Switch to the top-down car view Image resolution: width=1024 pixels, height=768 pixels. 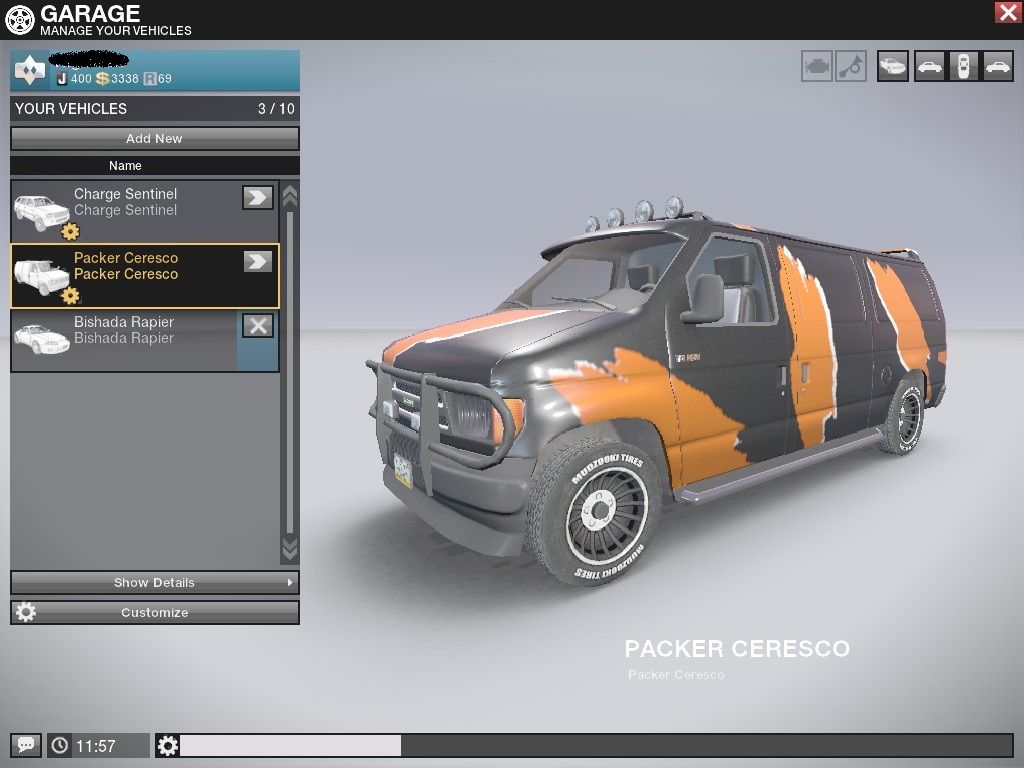click(x=963, y=66)
